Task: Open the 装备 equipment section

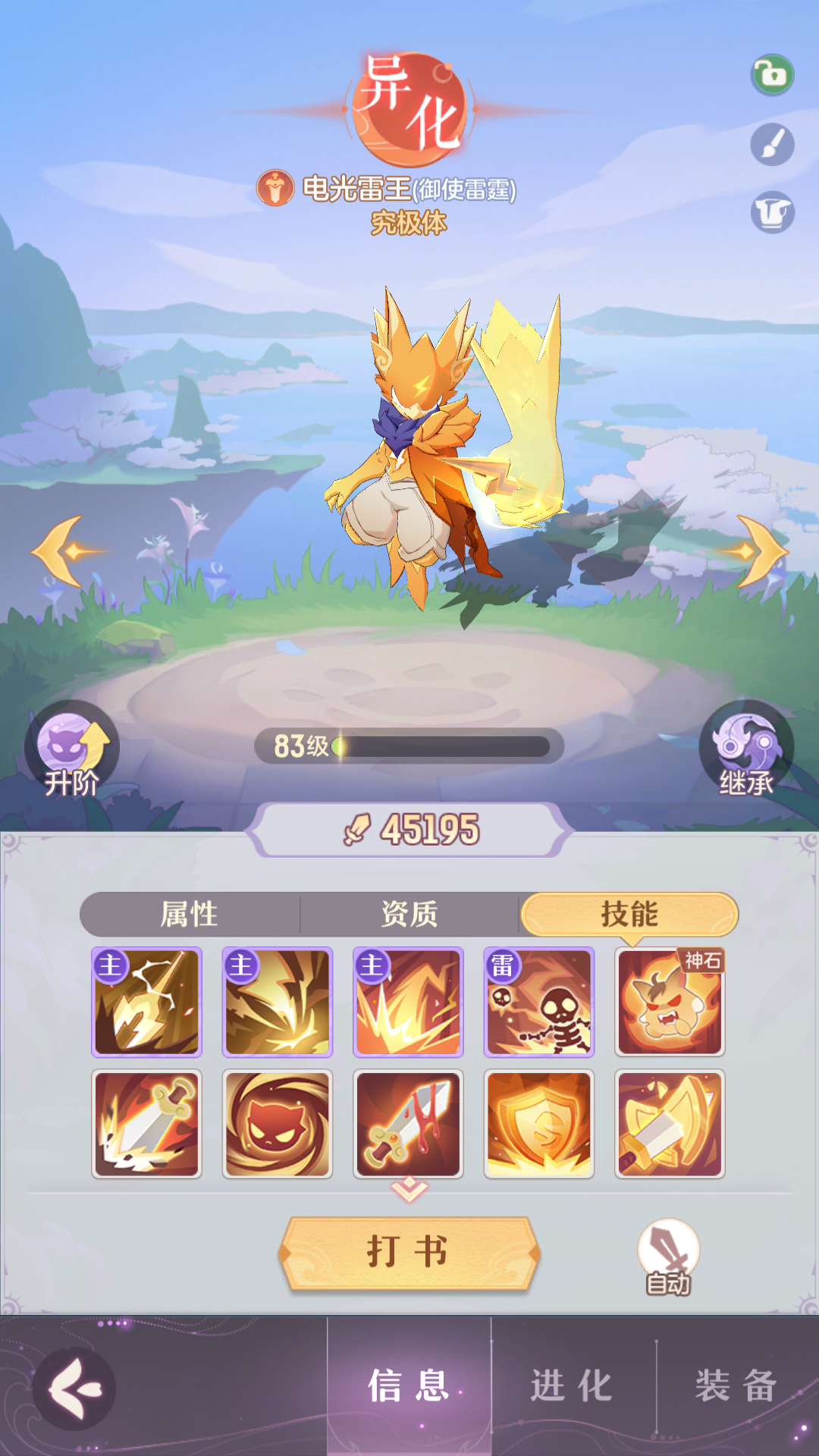Action: [736, 1387]
